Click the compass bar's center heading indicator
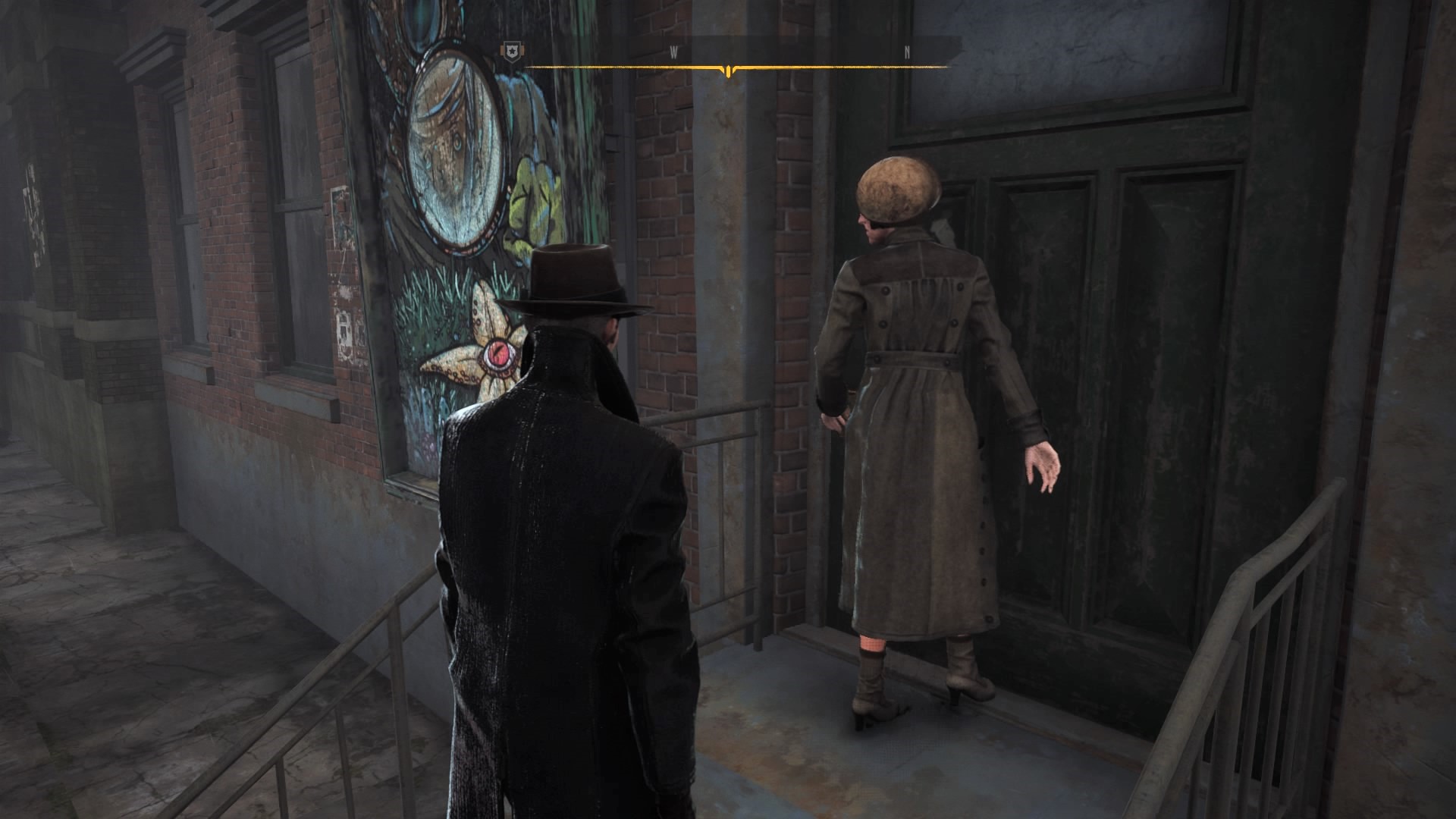This screenshot has height=819, width=1456. click(728, 71)
